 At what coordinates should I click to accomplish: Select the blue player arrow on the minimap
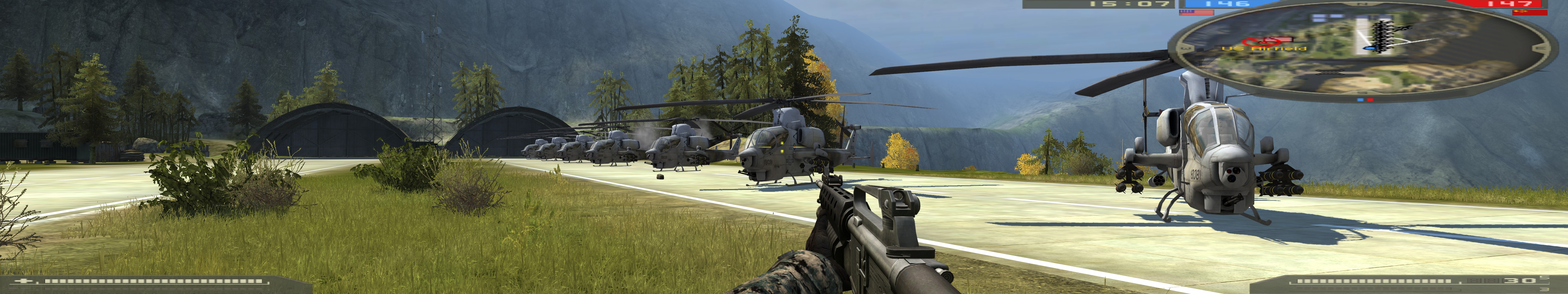click(1370, 47)
